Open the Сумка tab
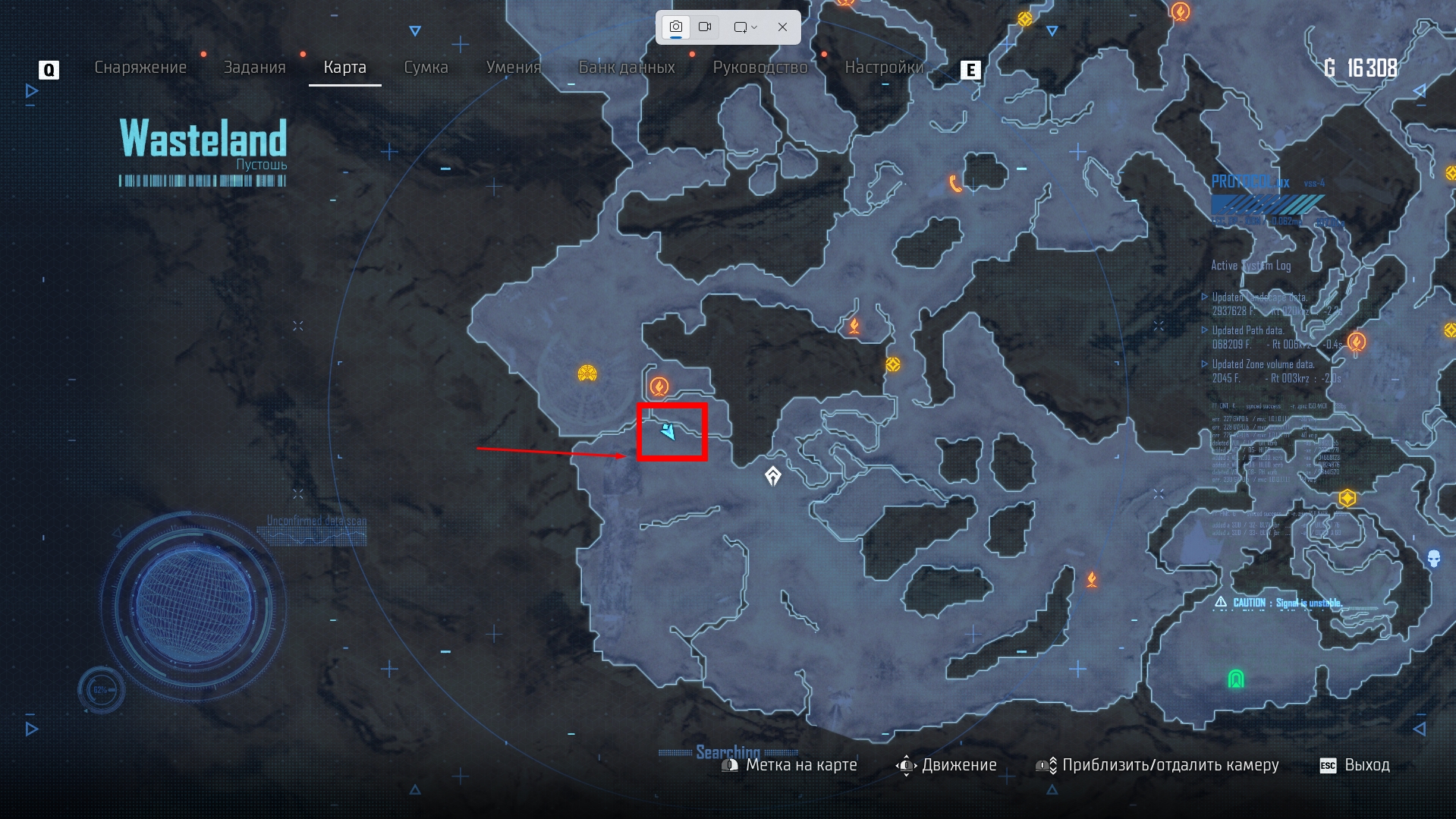The height and width of the screenshot is (819, 1456). (426, 68)
